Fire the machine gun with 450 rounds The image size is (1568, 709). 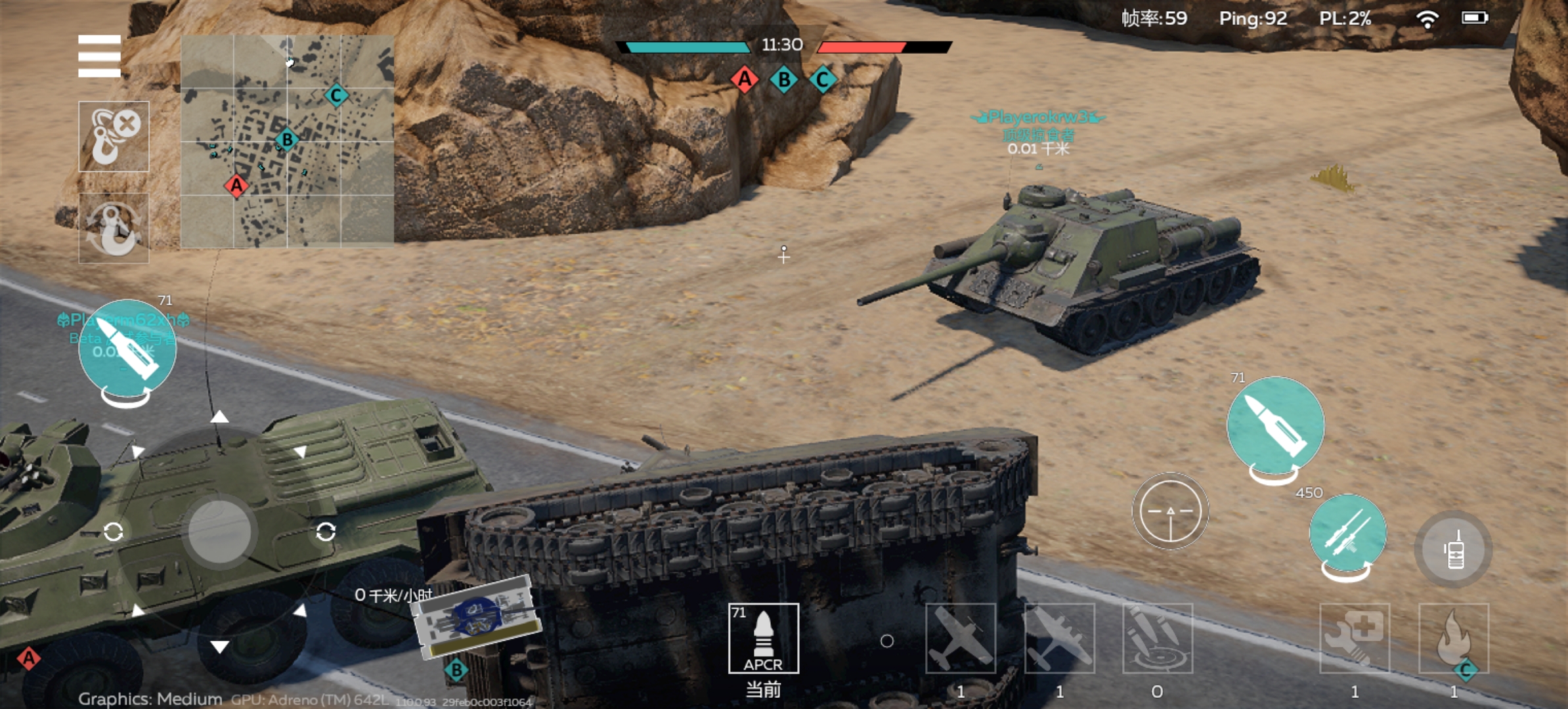point(1347,534)
